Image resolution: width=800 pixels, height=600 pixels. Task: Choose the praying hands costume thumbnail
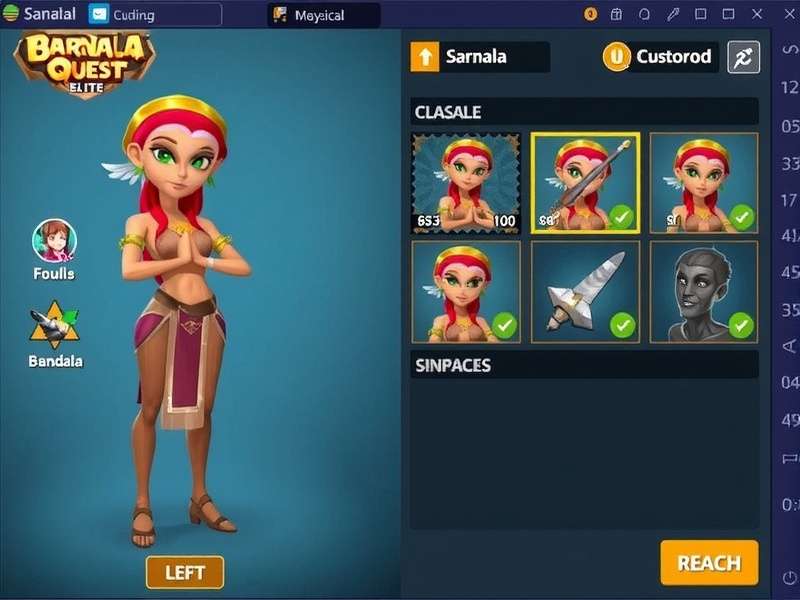(466, 183)
